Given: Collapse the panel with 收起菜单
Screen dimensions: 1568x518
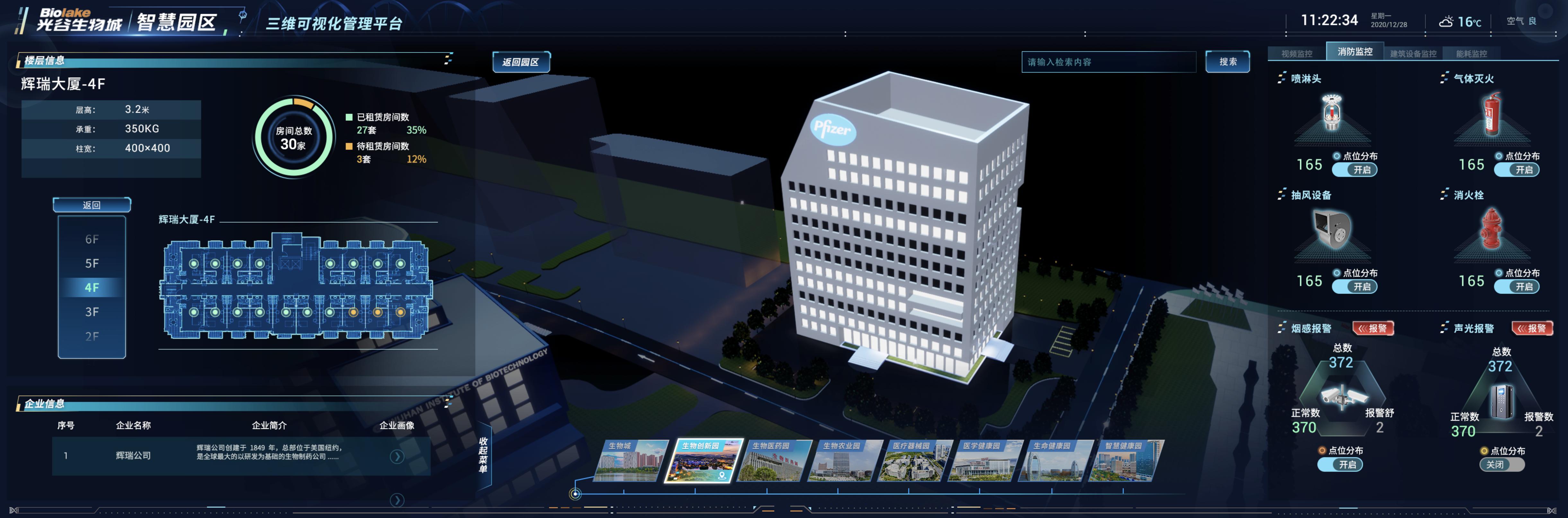Looking at the screenshot, I should point(483,454).
